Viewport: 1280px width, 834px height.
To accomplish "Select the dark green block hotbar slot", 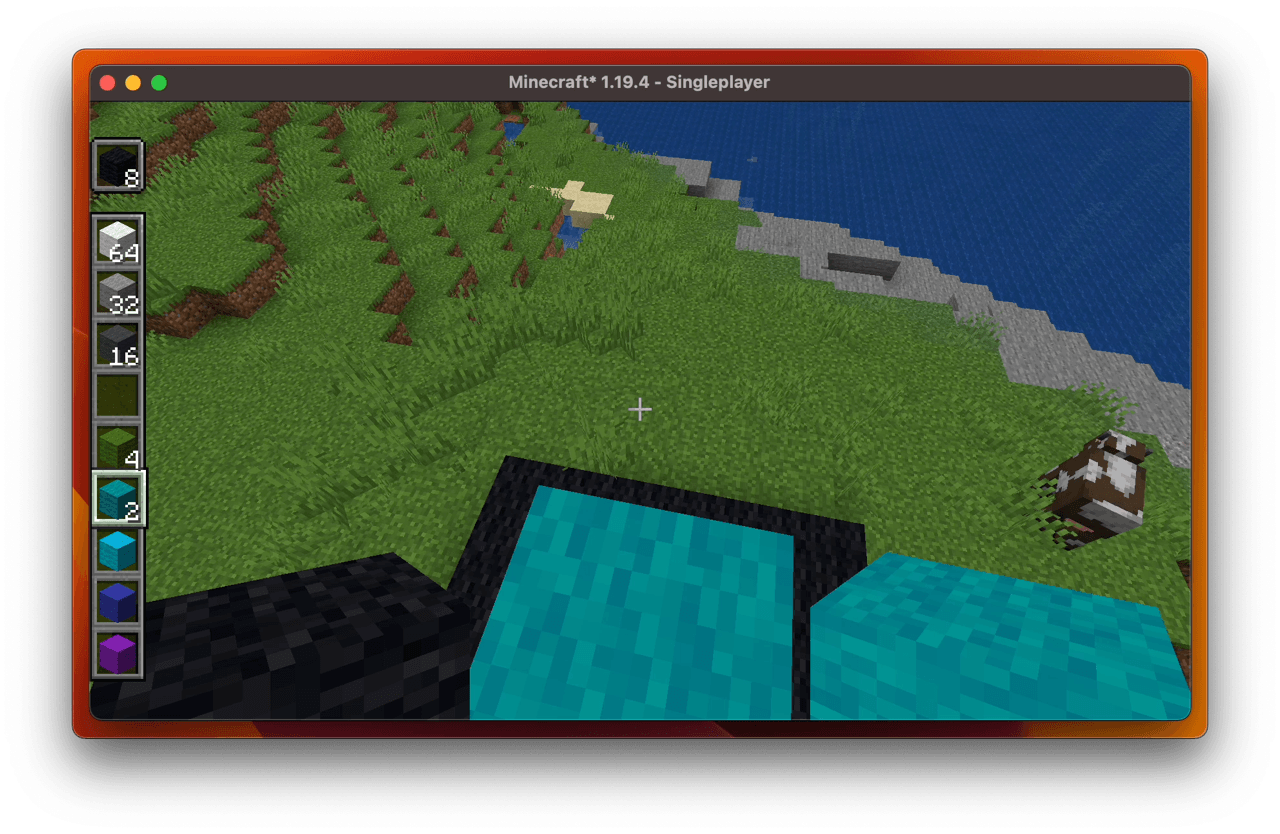I will click(x=118, y=393).
